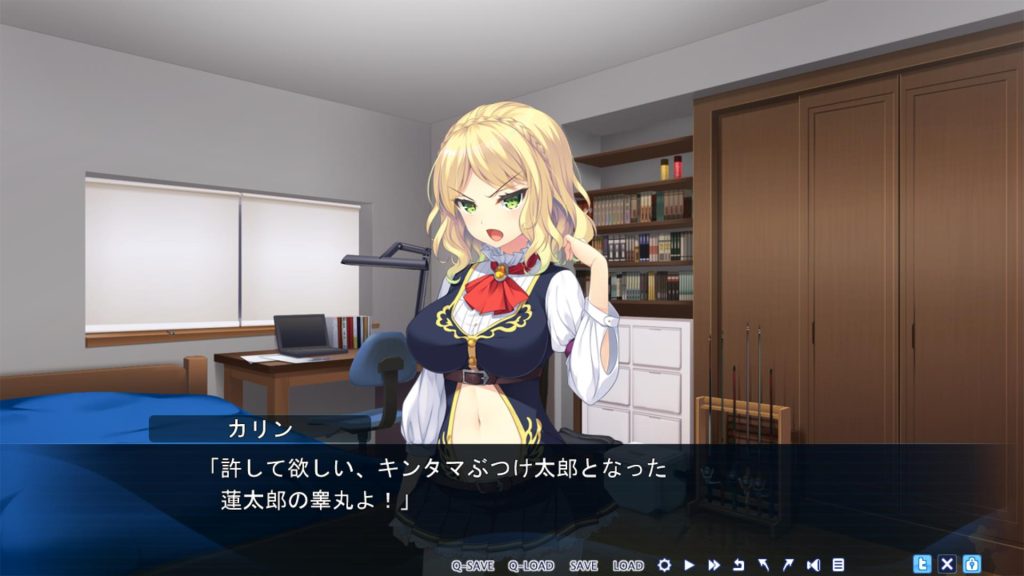Hide the text window with X button
Viewport: 1024px width, 576px height.
(947, 564)
